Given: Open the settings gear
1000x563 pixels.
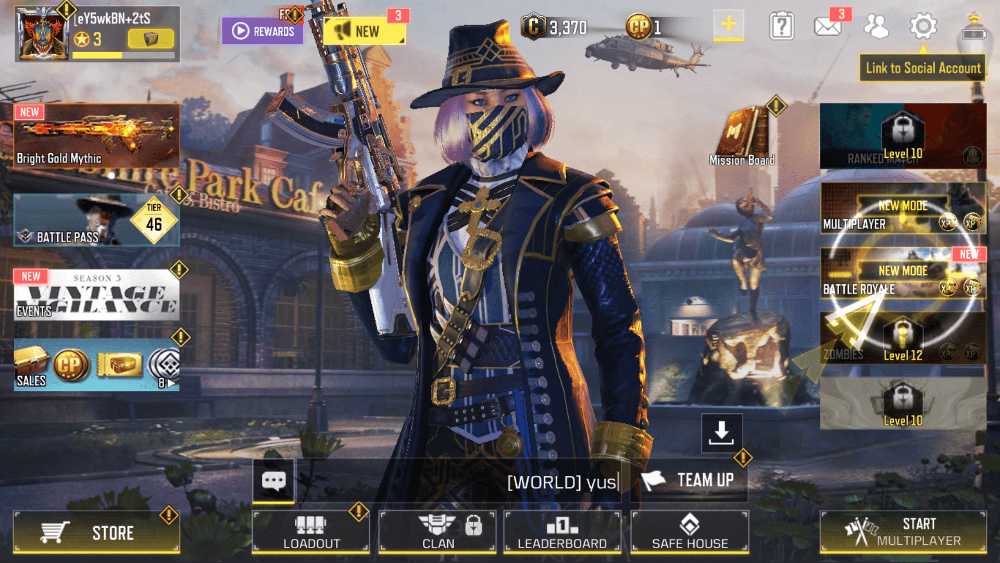Looking at the screenshot, I should click(x=923, y=27).
